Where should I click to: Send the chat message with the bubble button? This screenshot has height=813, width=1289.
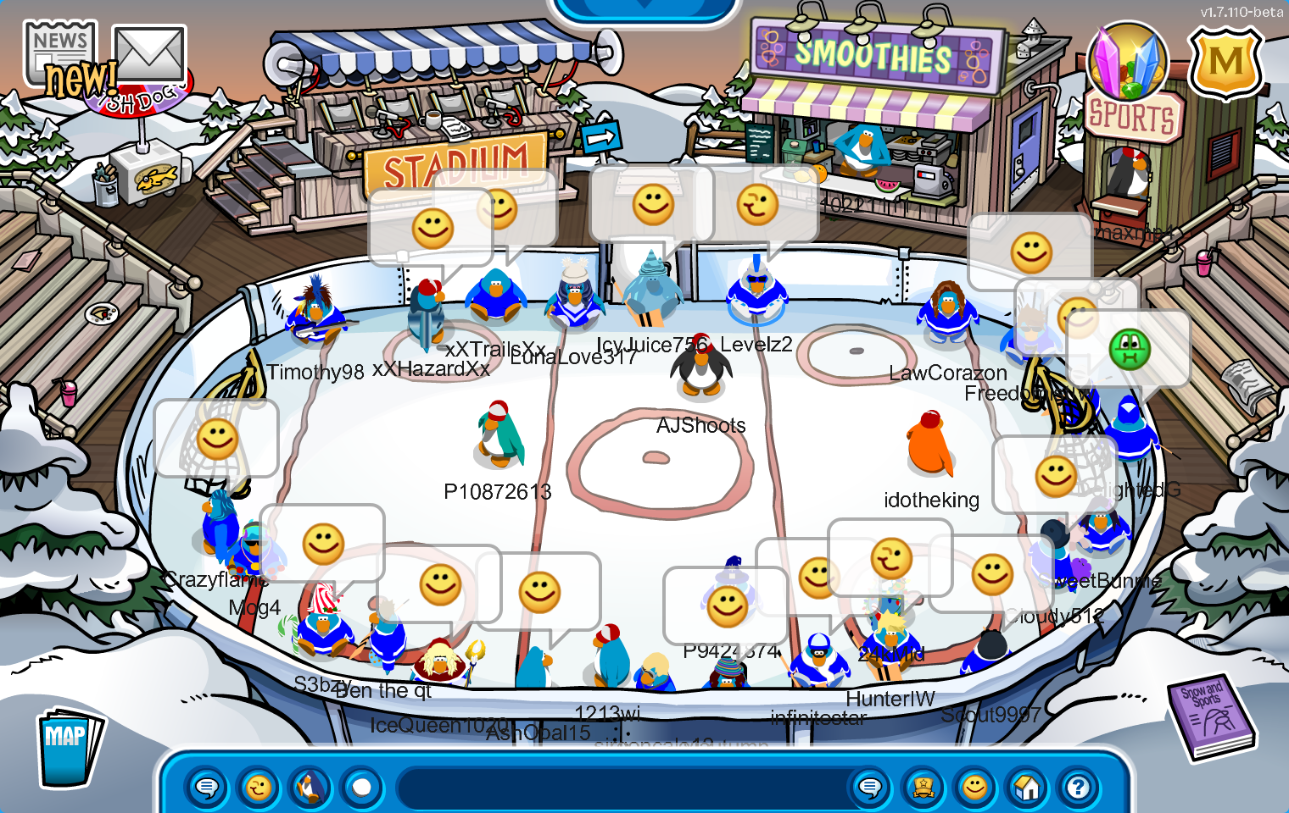pos(869,788)
